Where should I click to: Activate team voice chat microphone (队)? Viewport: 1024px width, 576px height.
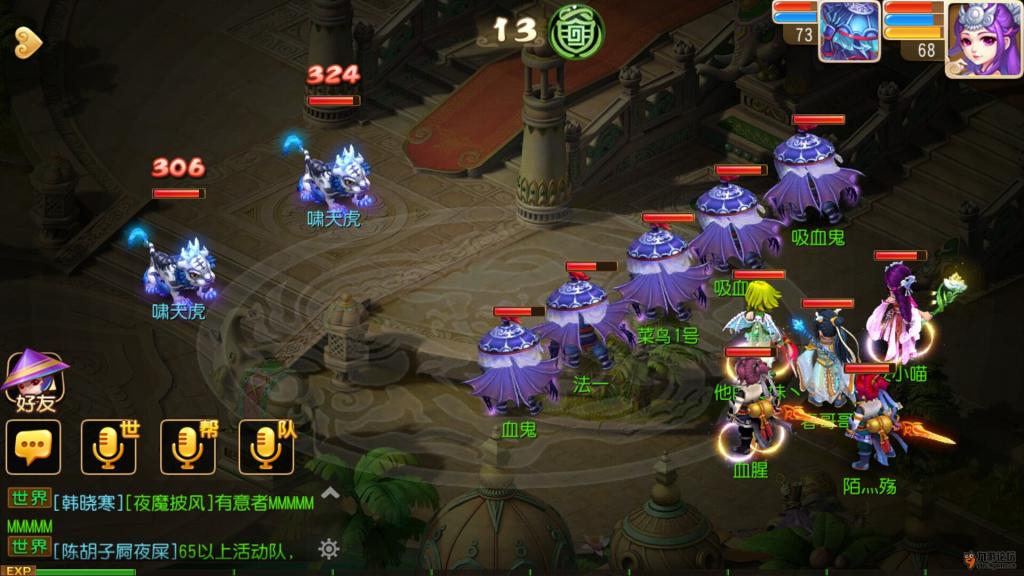click(266, 446)
